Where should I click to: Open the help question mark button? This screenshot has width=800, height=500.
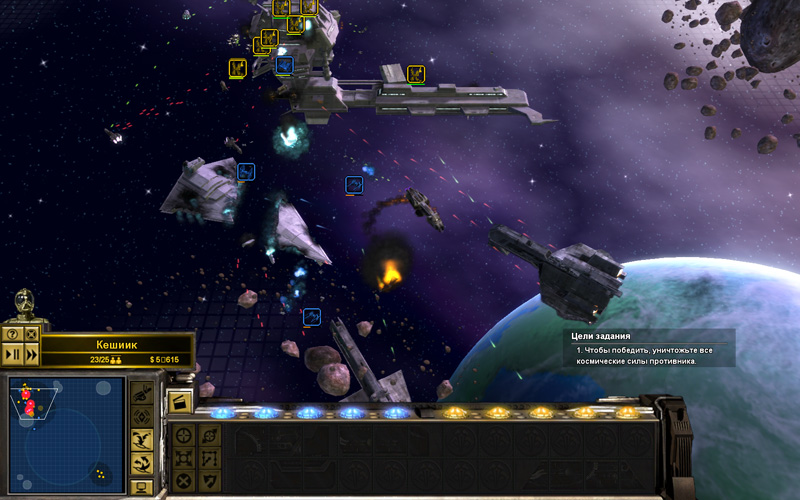tap(12, 334)
